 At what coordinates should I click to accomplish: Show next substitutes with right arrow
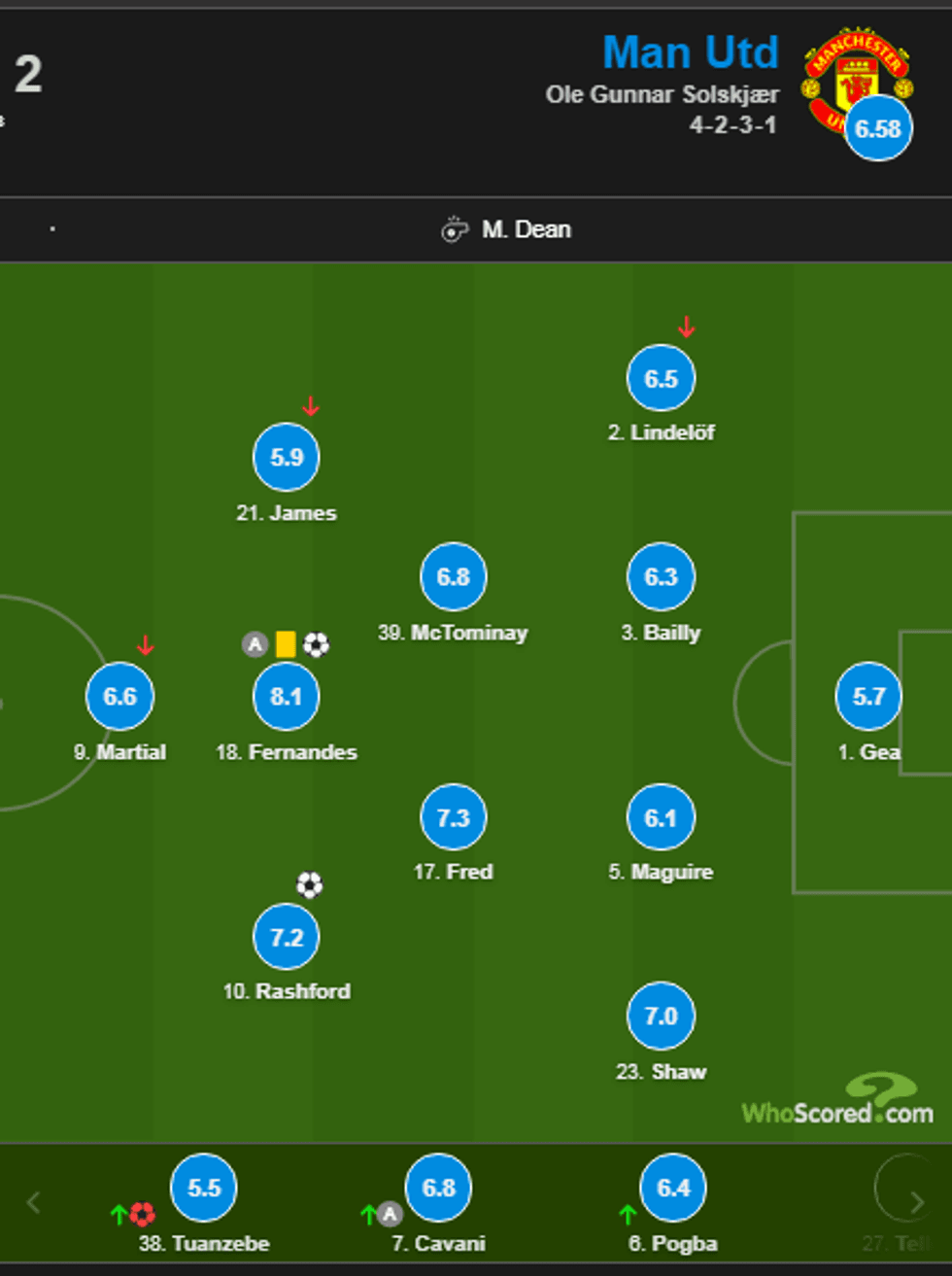tap(917, 1202)
